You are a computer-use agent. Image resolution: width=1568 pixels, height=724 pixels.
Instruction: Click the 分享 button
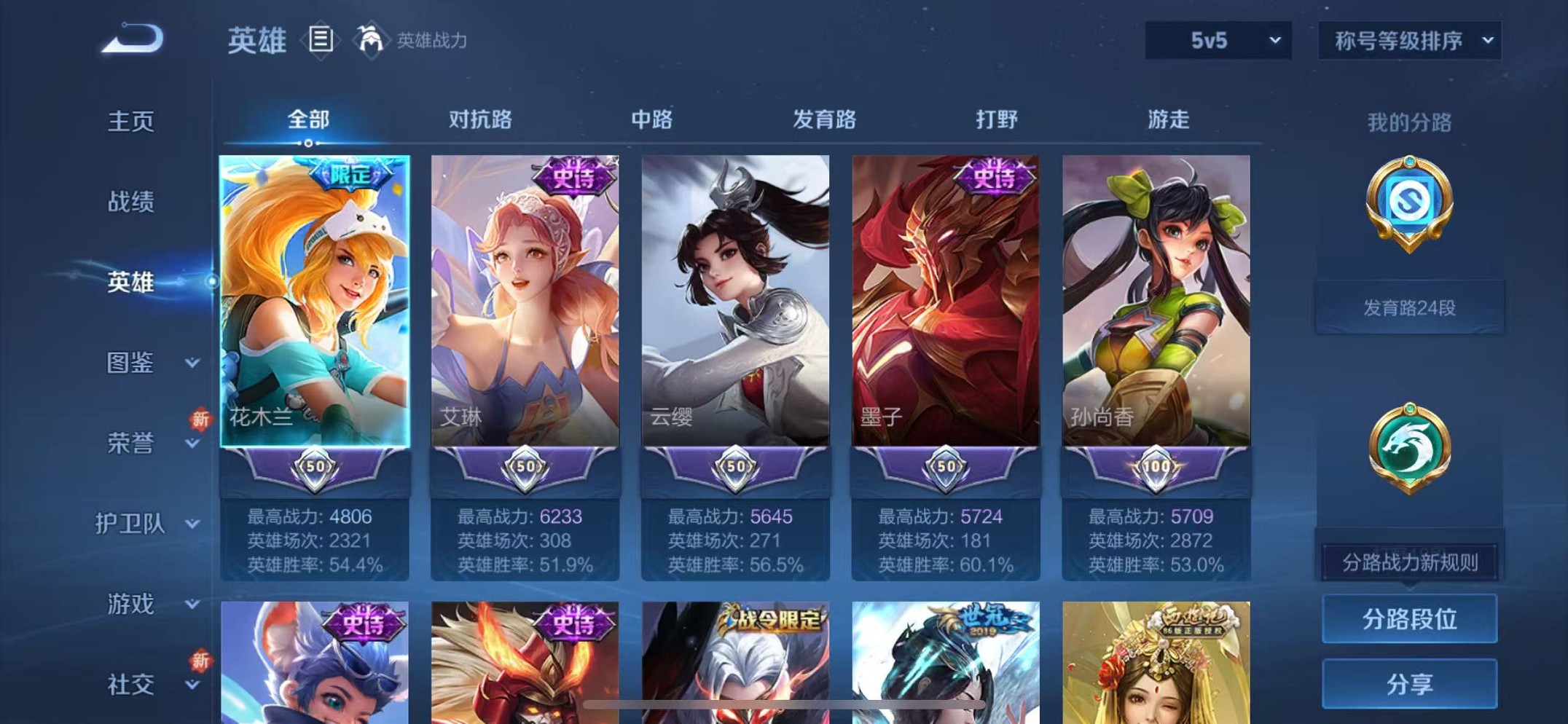(1409, 682)
